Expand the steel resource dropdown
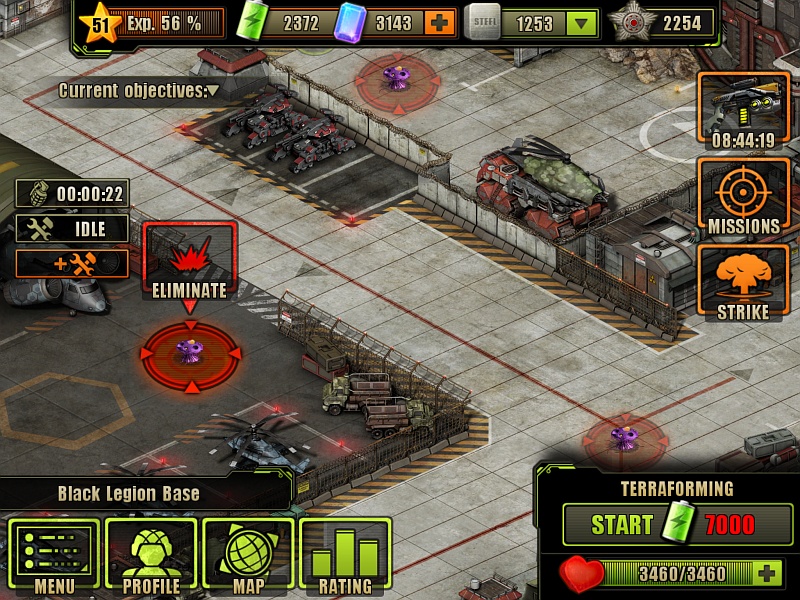The image size is (800, 600). coord(580,24)
